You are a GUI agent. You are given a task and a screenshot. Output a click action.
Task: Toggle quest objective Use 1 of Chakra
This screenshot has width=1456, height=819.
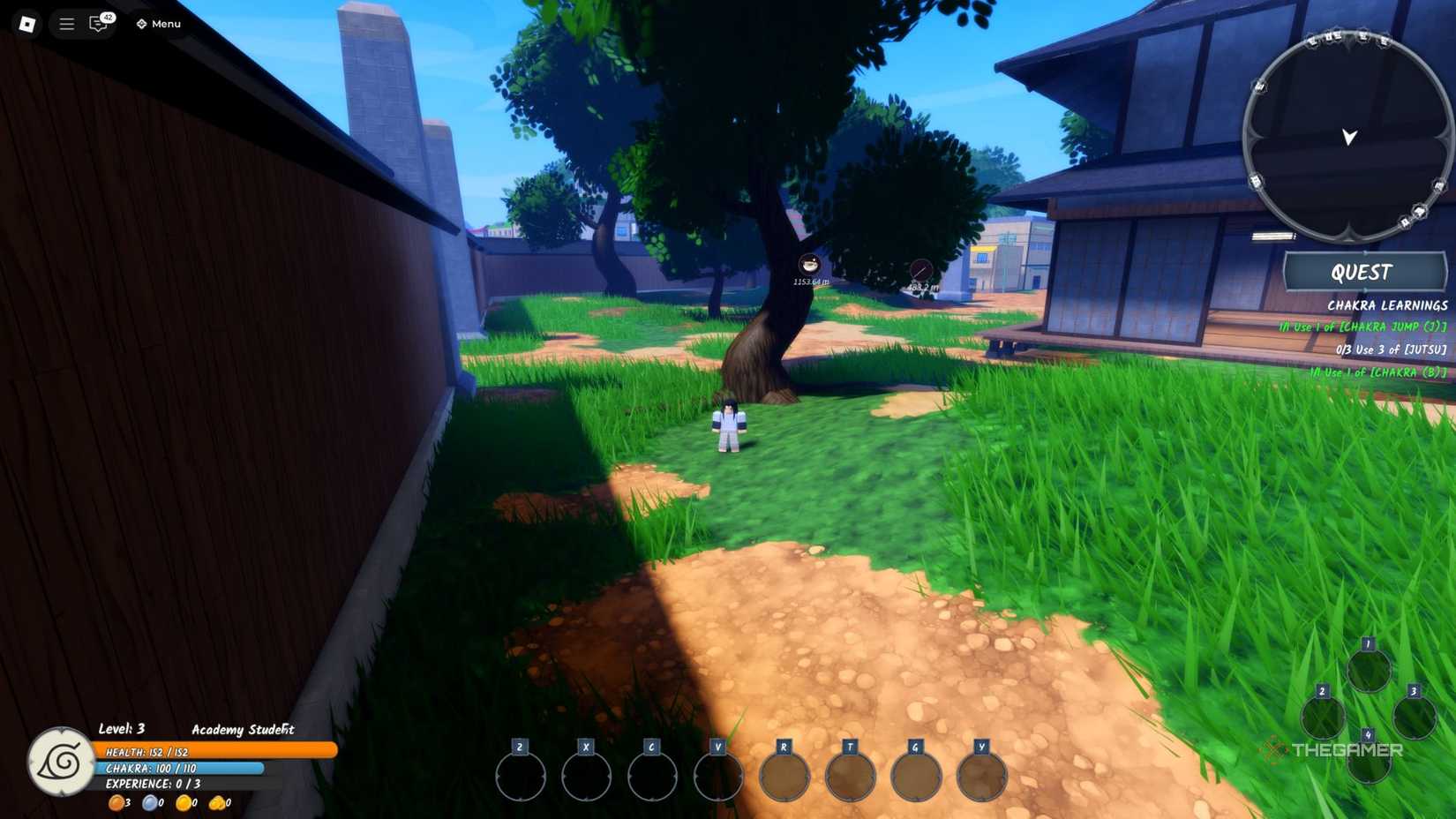(x=1379, y=373)
